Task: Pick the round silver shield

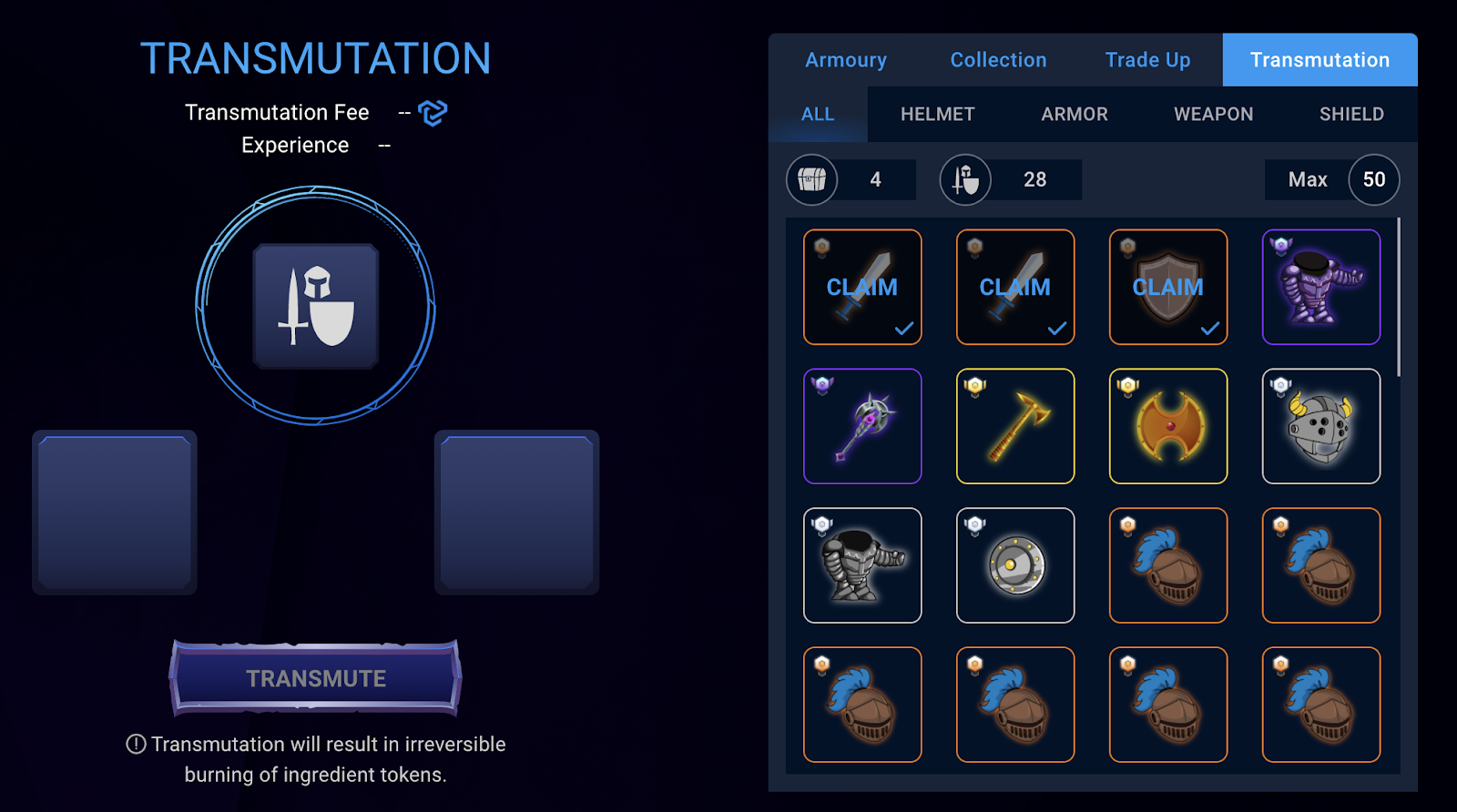Action: (x=1015, y=565)
